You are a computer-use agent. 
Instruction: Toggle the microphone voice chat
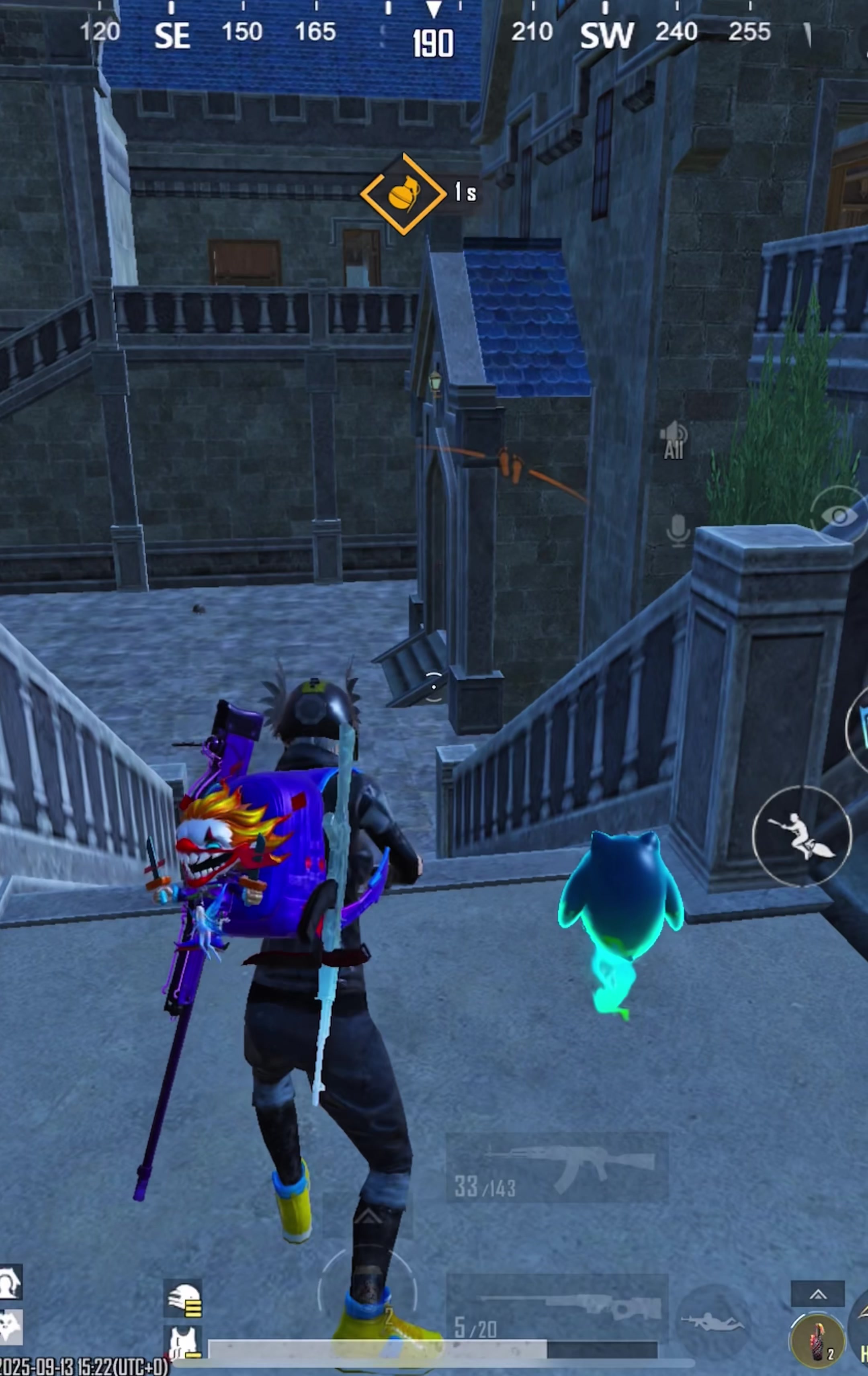[x=678, y=530]
